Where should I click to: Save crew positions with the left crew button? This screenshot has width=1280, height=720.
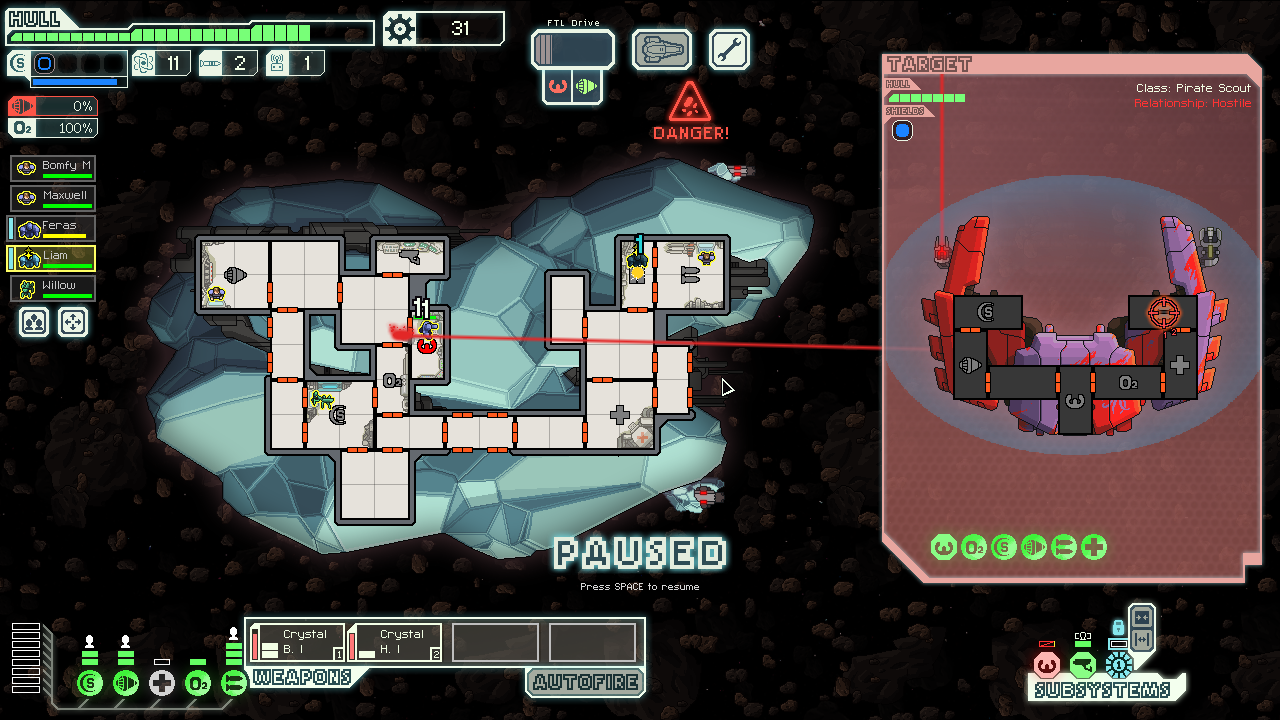(x=33, y=321)
